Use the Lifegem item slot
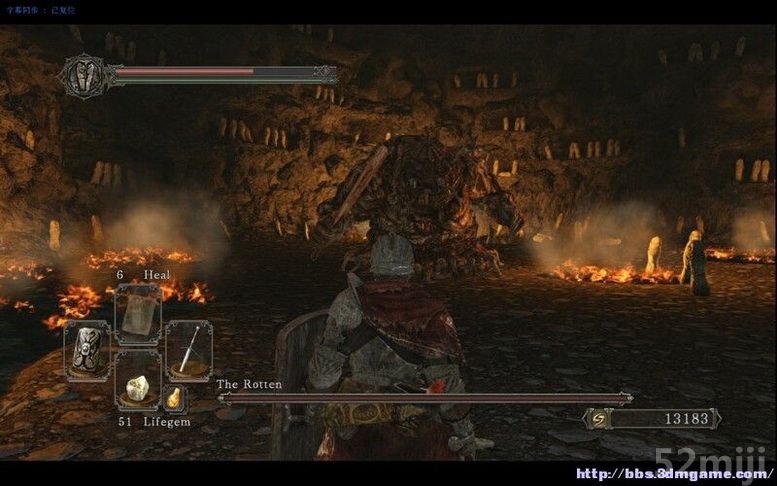777x486 pixels. coord(138,386)
